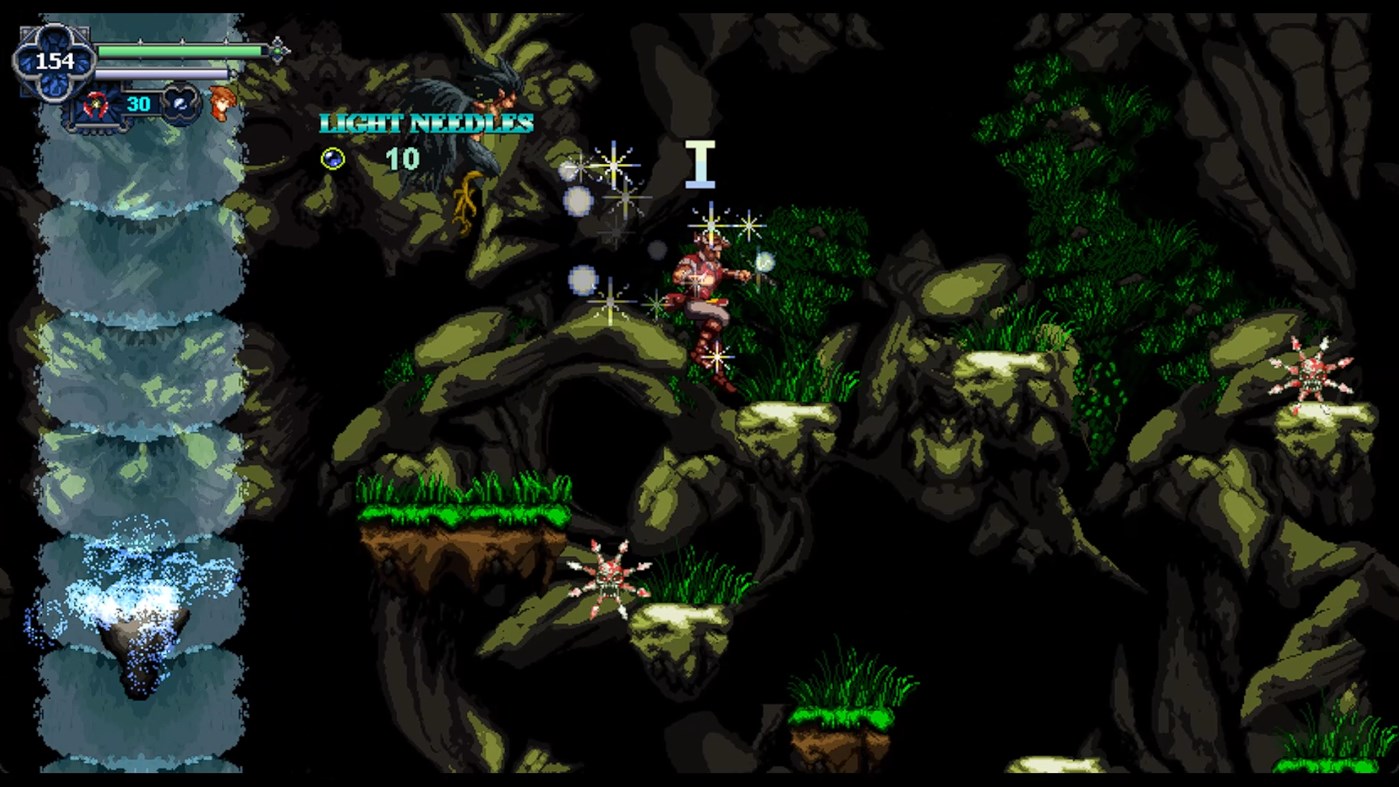
Task: Click the lavender aura gauge bar
Action: (x=161, y=72)
